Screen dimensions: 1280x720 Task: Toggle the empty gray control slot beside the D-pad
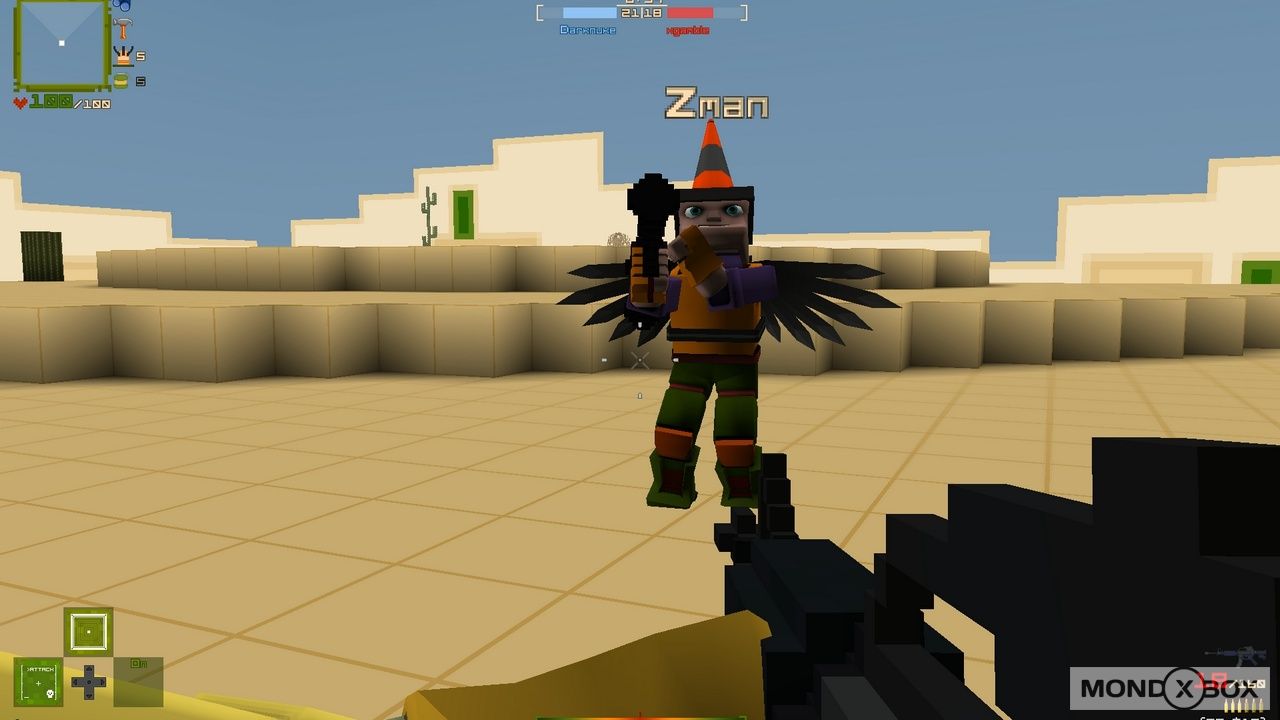138,682
